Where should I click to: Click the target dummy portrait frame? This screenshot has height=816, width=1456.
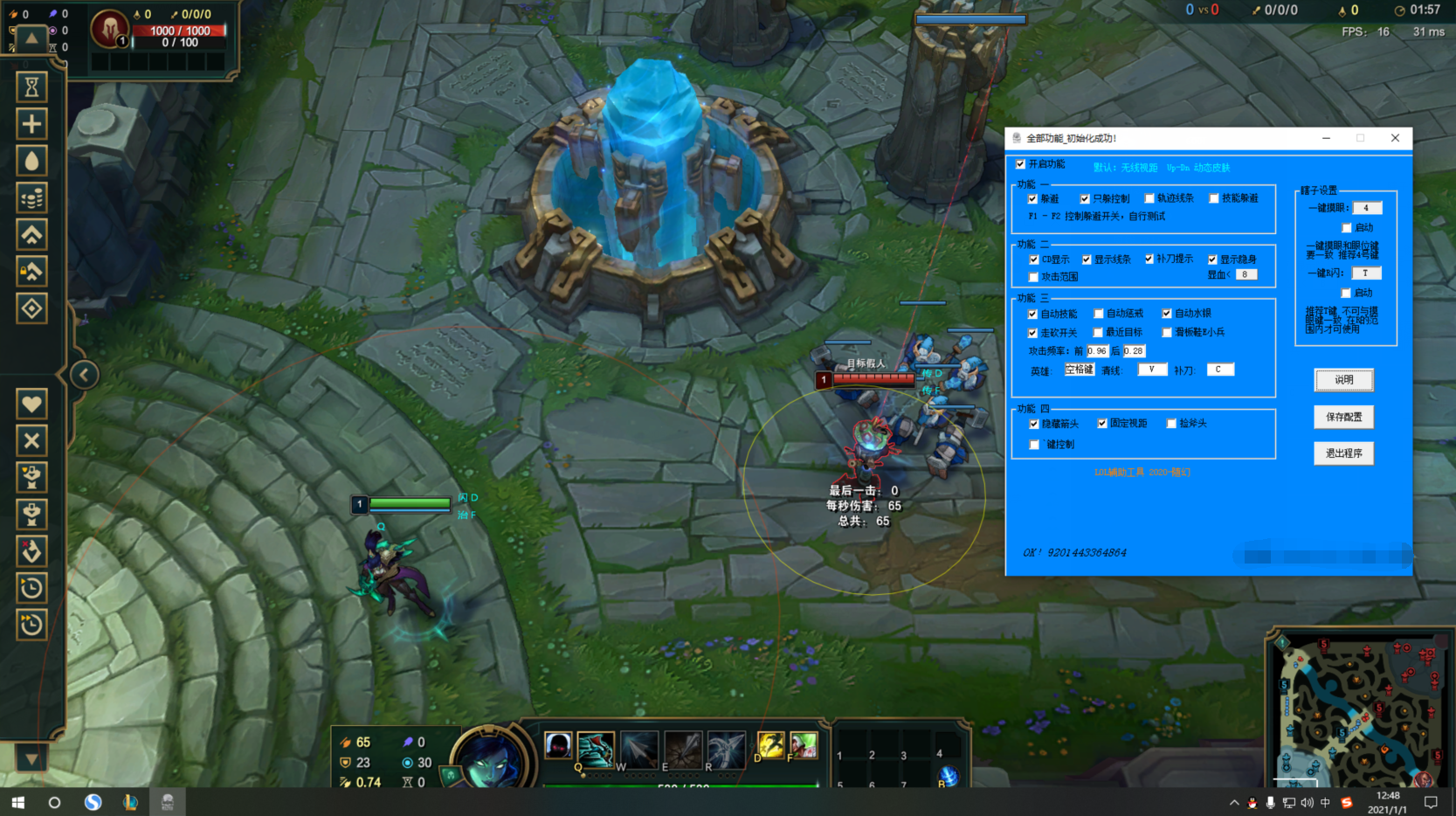click(111, 31)
